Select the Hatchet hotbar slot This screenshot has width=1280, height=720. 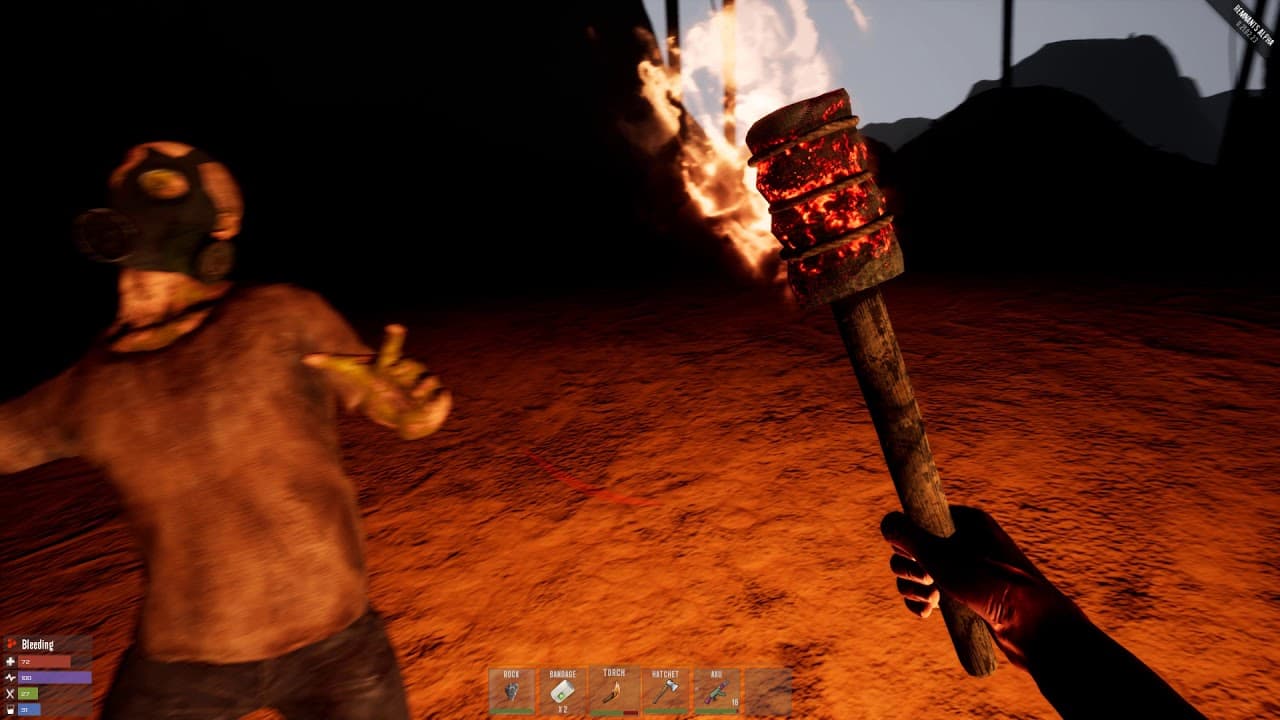665,690
